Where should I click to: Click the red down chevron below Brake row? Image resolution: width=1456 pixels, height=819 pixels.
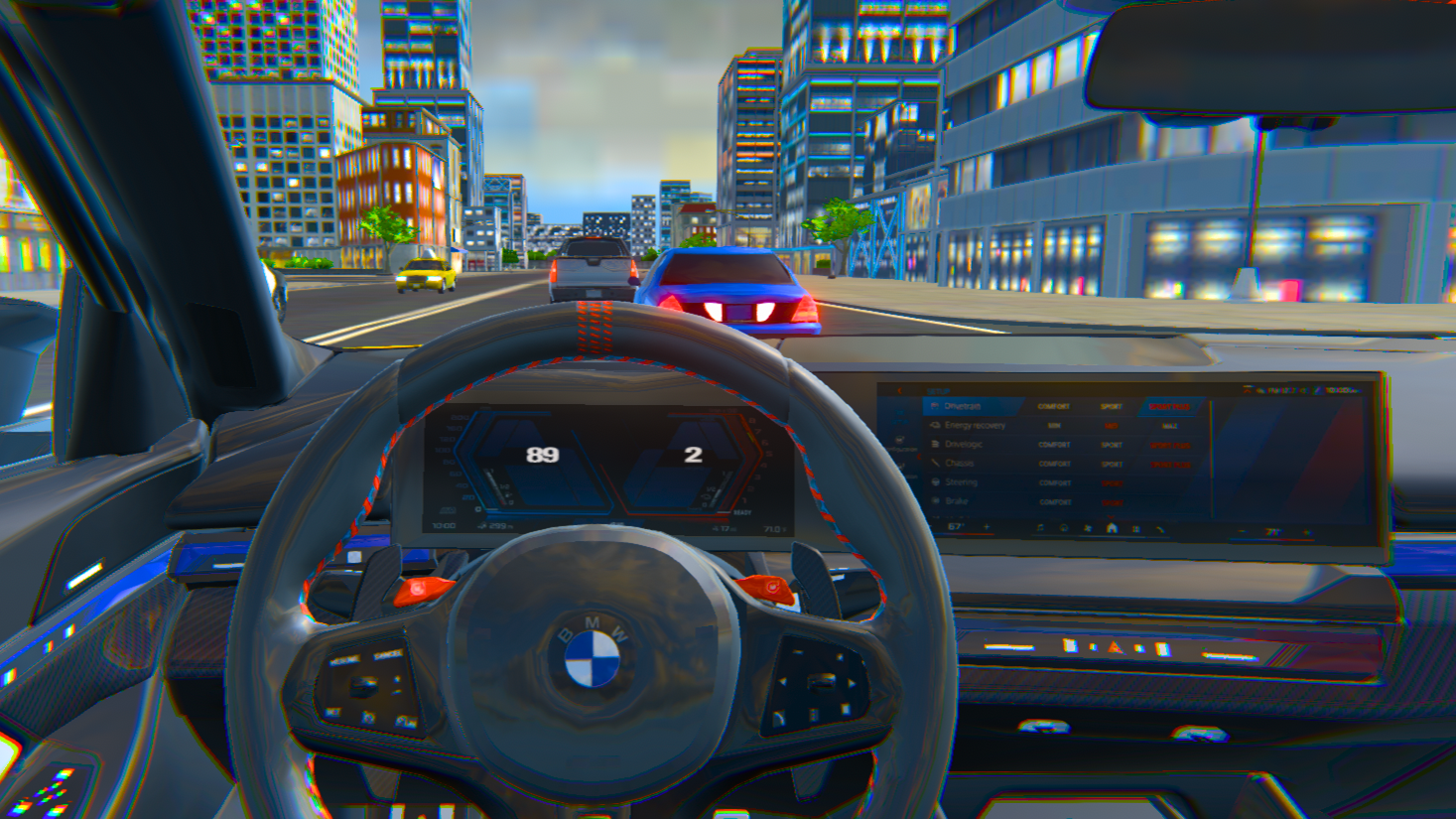point(1111,516)
